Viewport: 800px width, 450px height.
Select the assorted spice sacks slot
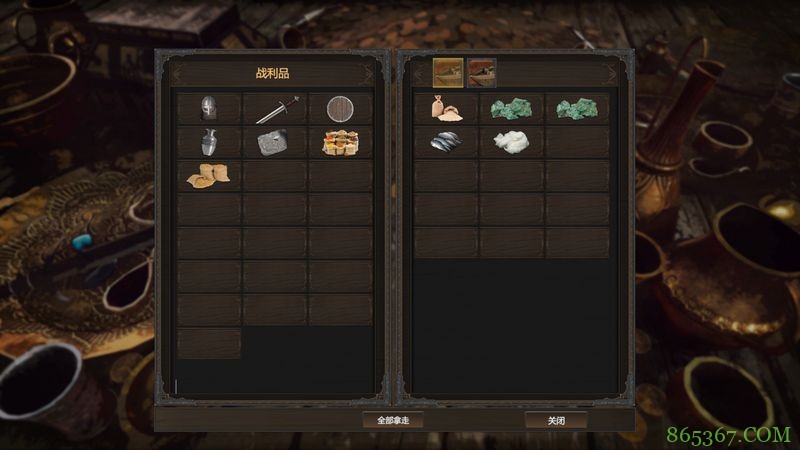point(340,142)
